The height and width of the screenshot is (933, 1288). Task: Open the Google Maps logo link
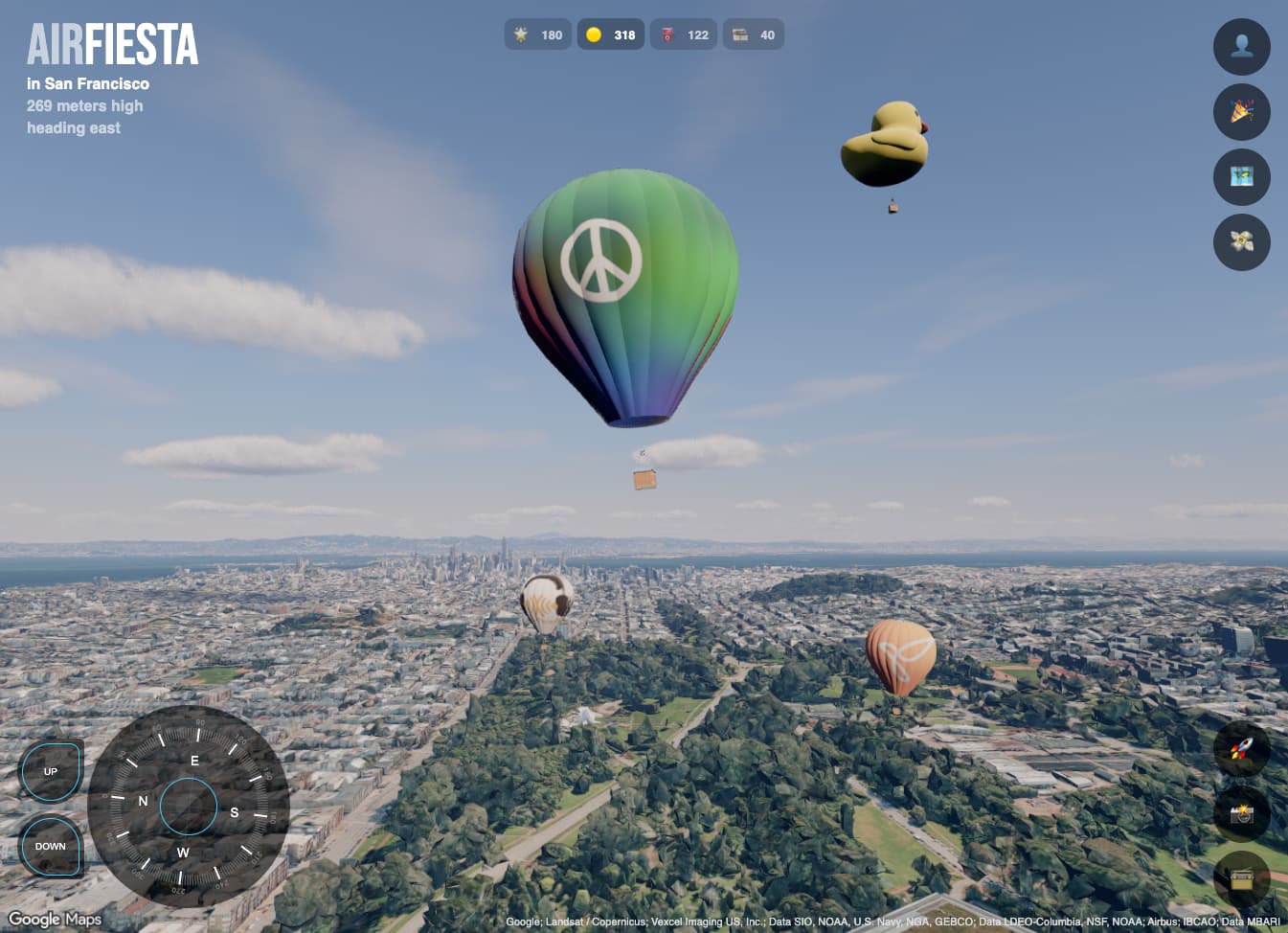coord(55,920)
